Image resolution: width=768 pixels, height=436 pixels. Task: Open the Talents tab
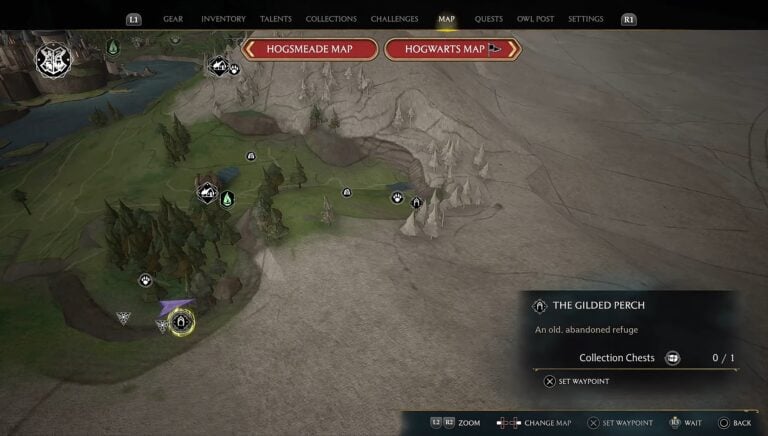pos(276,19)
